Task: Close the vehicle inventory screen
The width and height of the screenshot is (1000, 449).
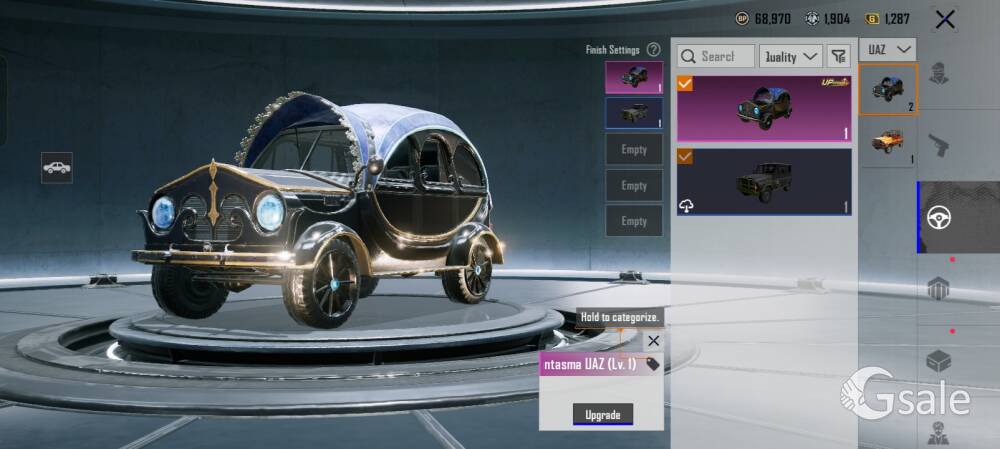Action: tap(944, 19)
